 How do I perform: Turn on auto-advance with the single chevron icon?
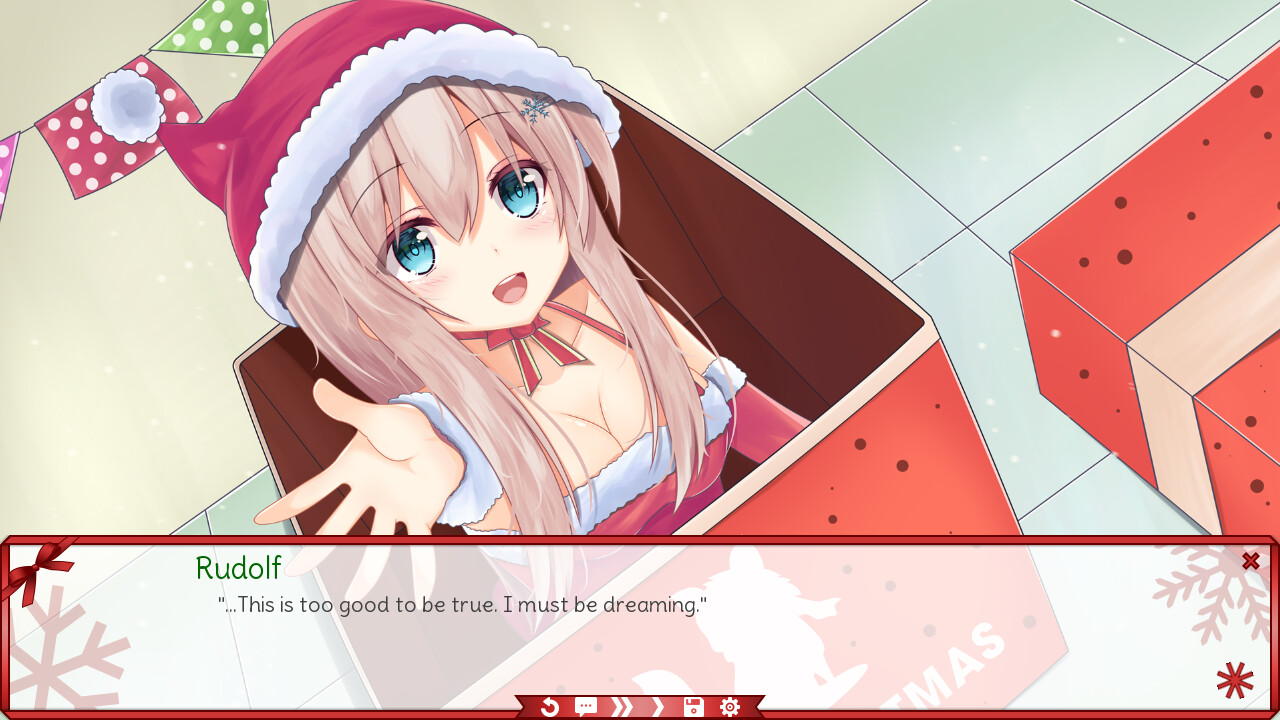[657, 706]
